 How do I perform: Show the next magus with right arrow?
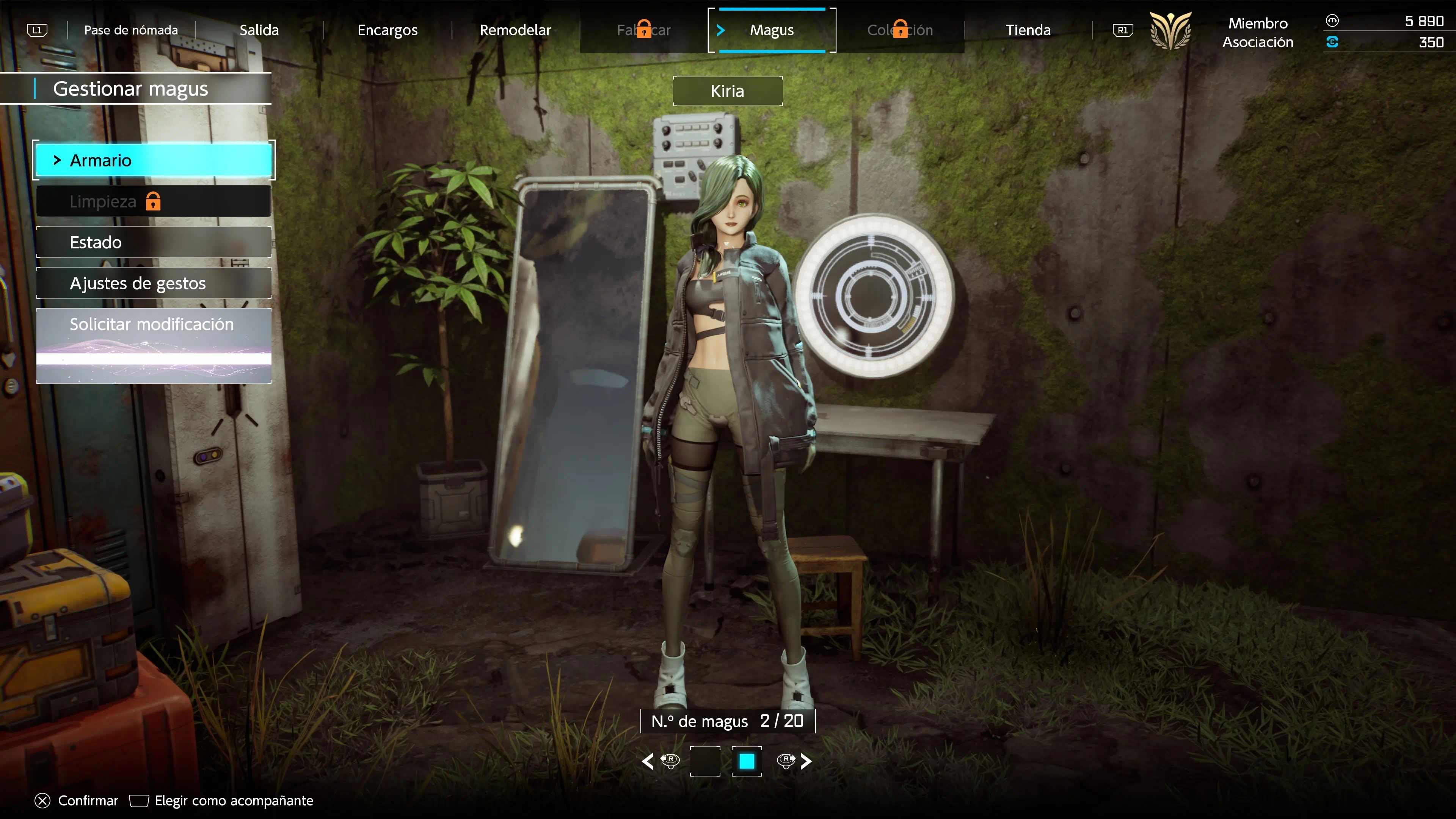pos(806,761)
